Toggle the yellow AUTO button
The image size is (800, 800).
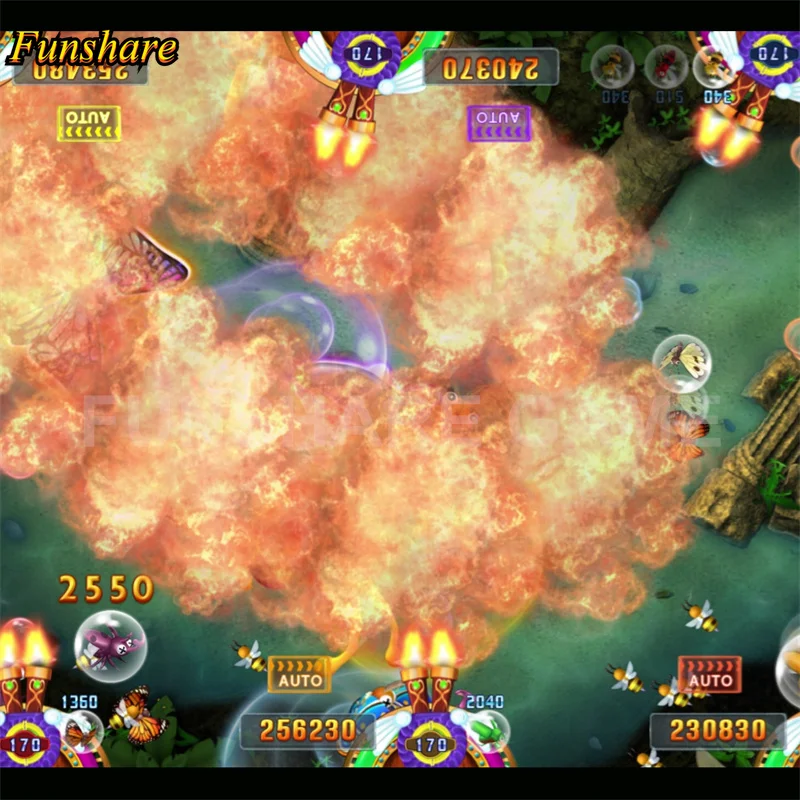(x=89, y=121)
